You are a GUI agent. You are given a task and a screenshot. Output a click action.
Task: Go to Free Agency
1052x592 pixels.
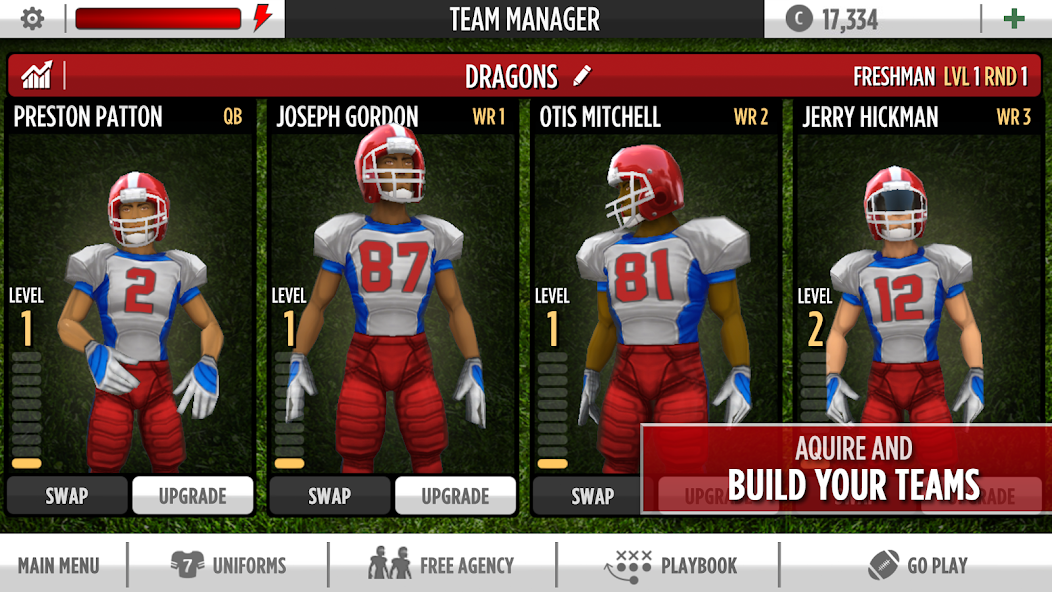441,565
